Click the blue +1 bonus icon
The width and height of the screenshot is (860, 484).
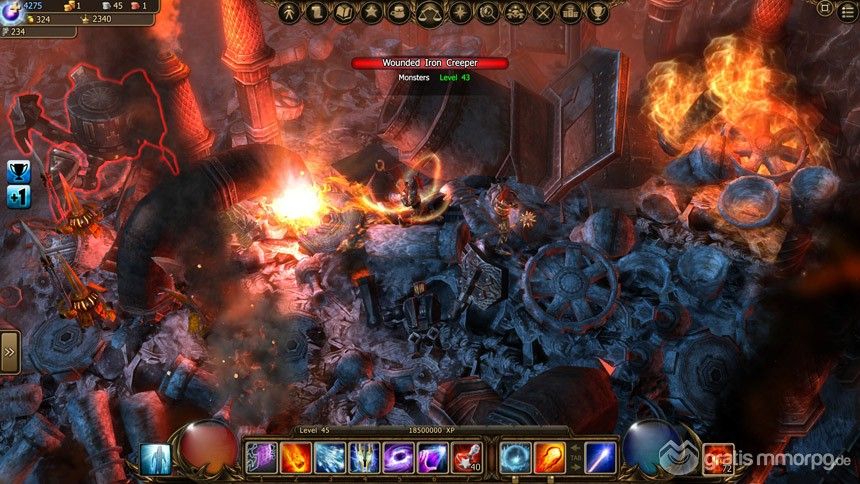18,197
